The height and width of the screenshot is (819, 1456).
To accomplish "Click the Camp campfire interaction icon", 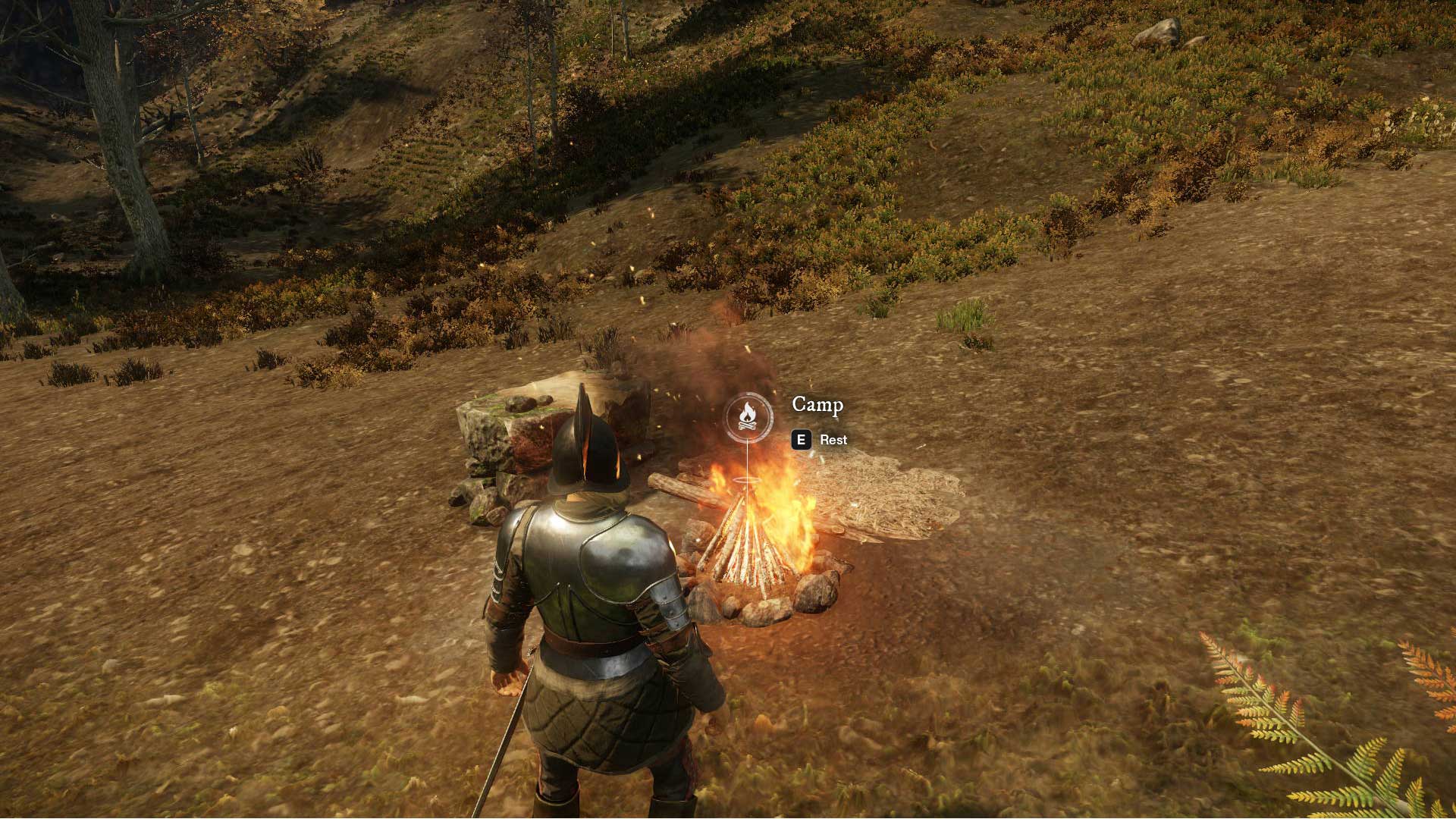I will coord(748,416).
